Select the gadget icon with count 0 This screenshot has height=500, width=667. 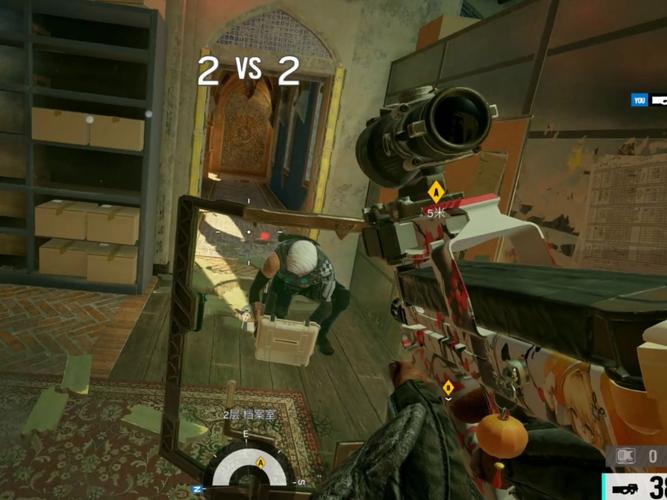pos(627,456)
